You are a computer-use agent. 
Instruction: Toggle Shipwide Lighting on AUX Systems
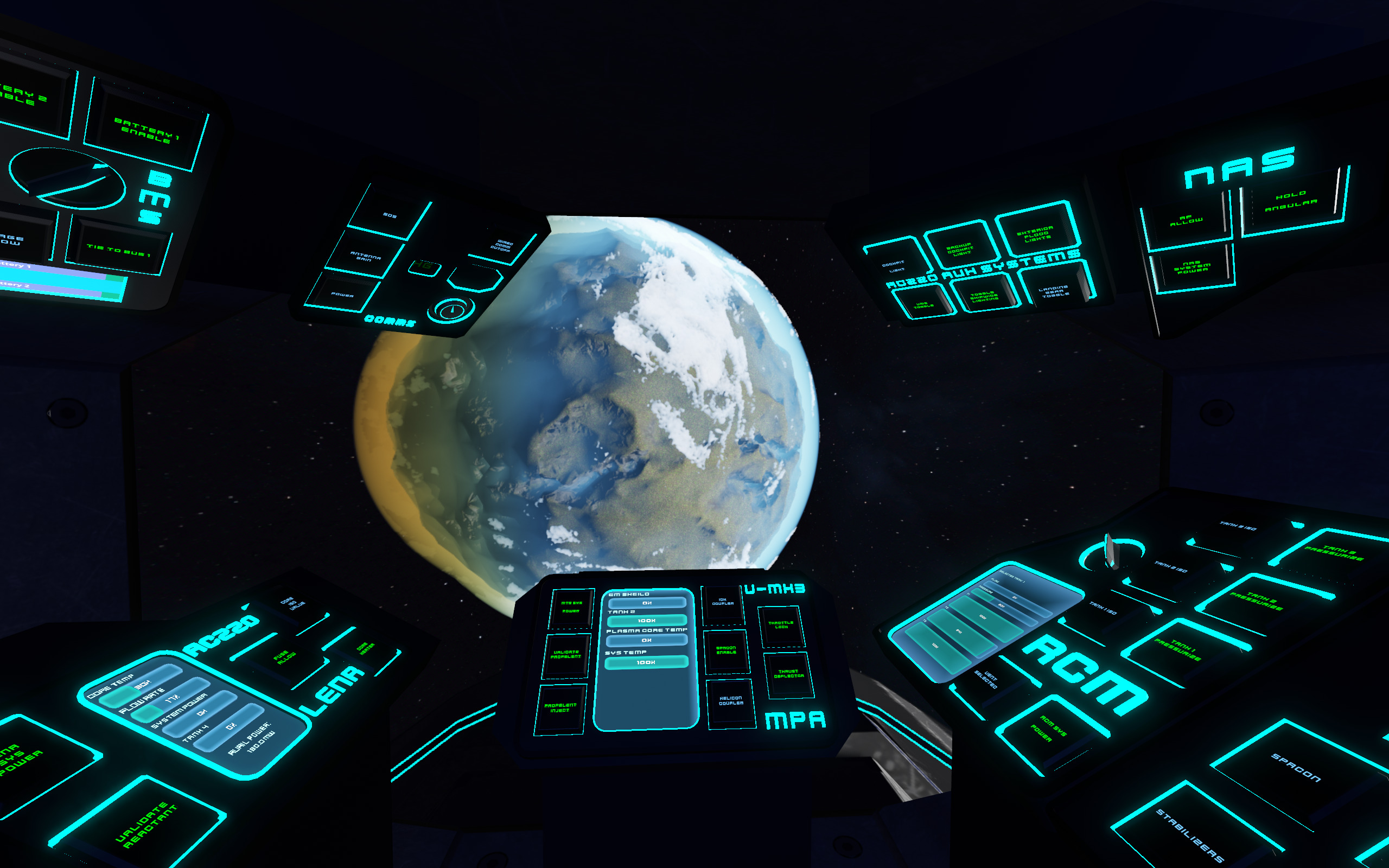pyautogui.click(x=985, y=299)
